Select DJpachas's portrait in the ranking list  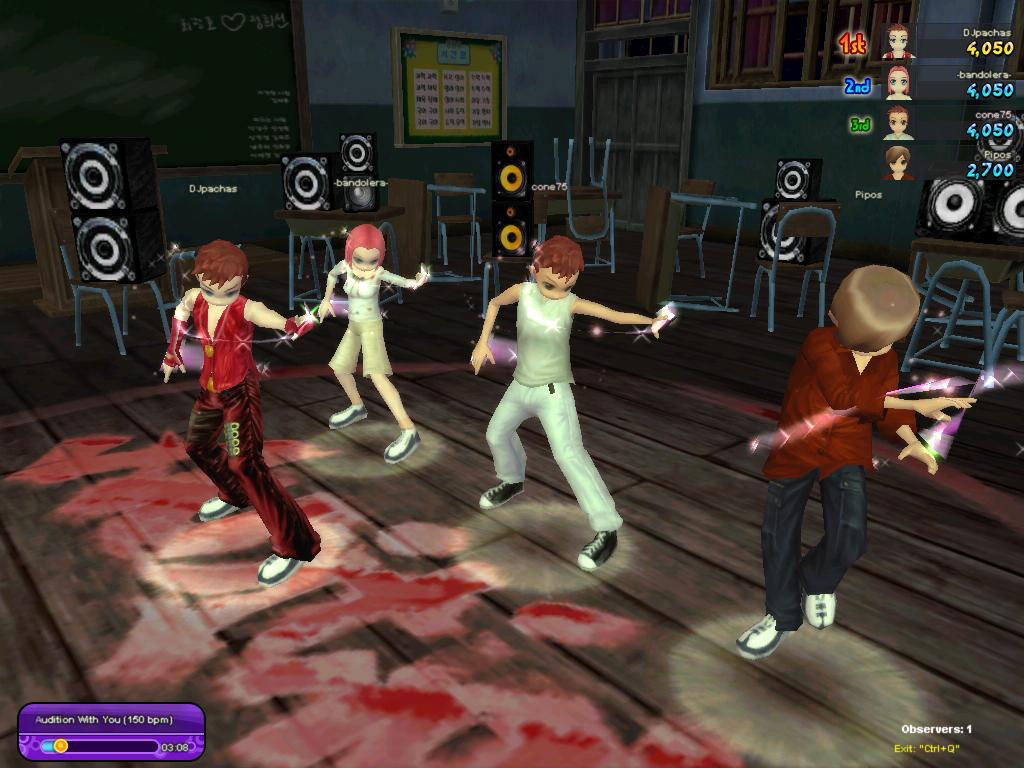898,43
